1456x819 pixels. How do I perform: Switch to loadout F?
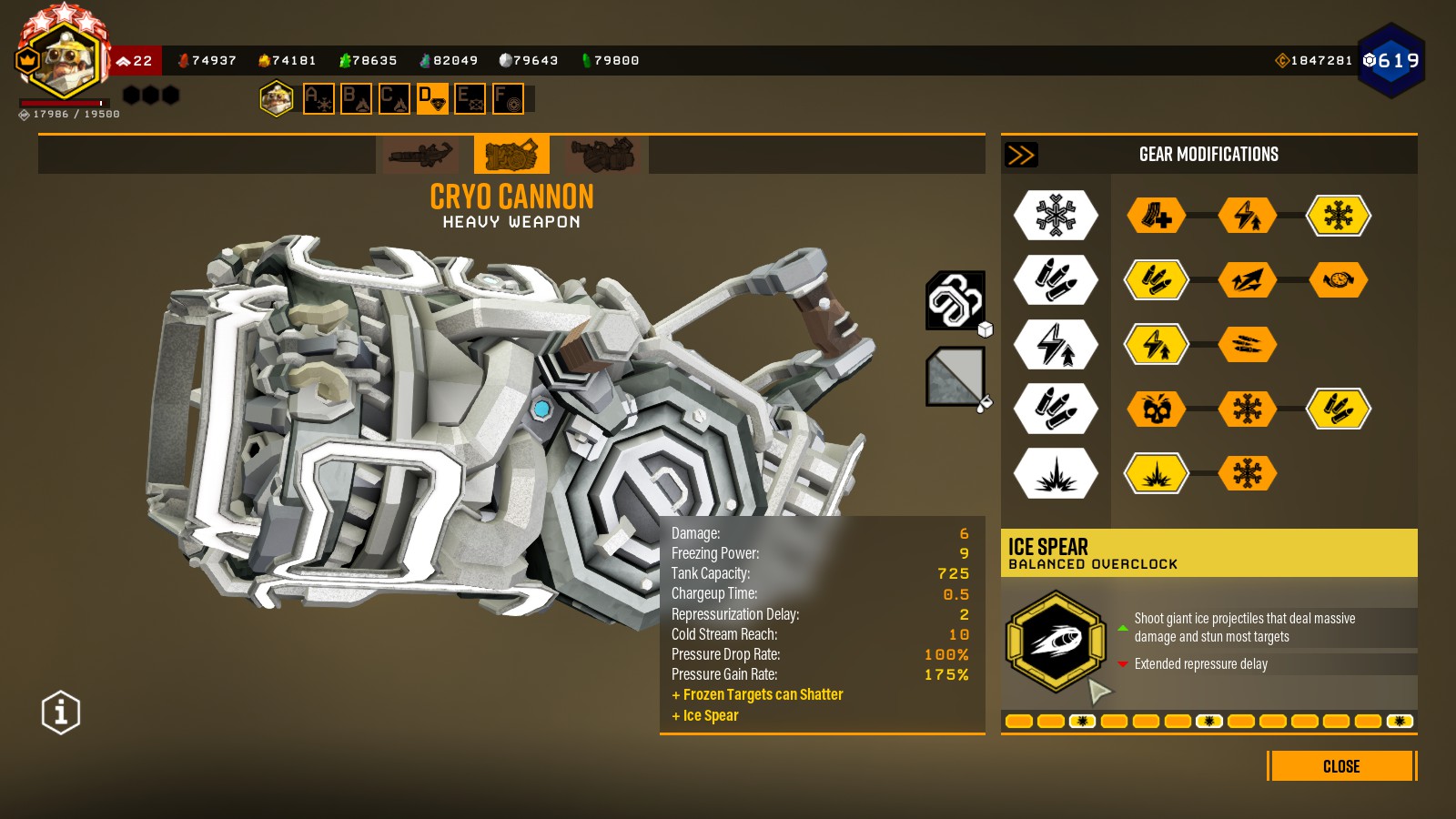(x=508, y=98)
